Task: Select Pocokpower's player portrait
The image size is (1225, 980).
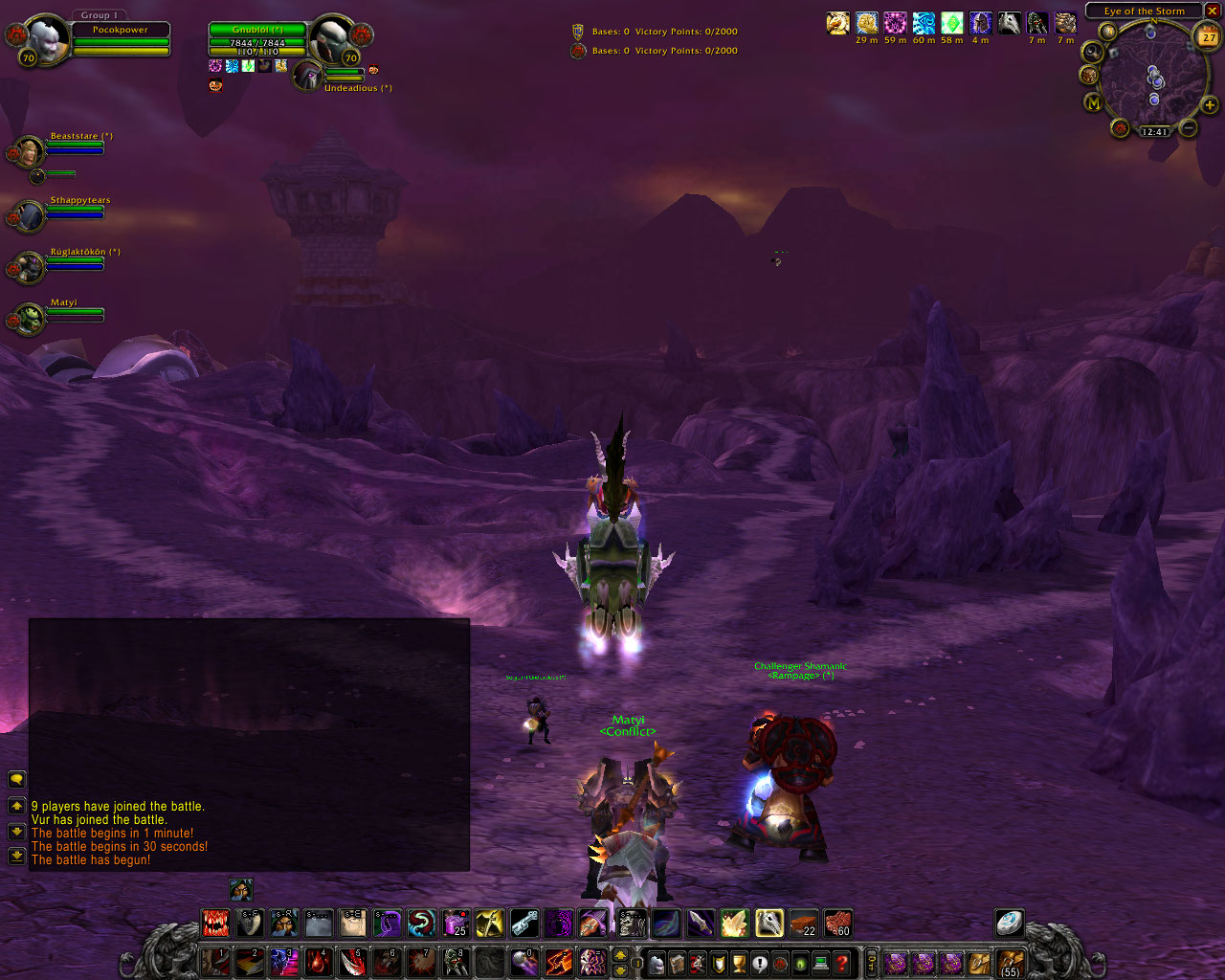Action: (45, 39)
